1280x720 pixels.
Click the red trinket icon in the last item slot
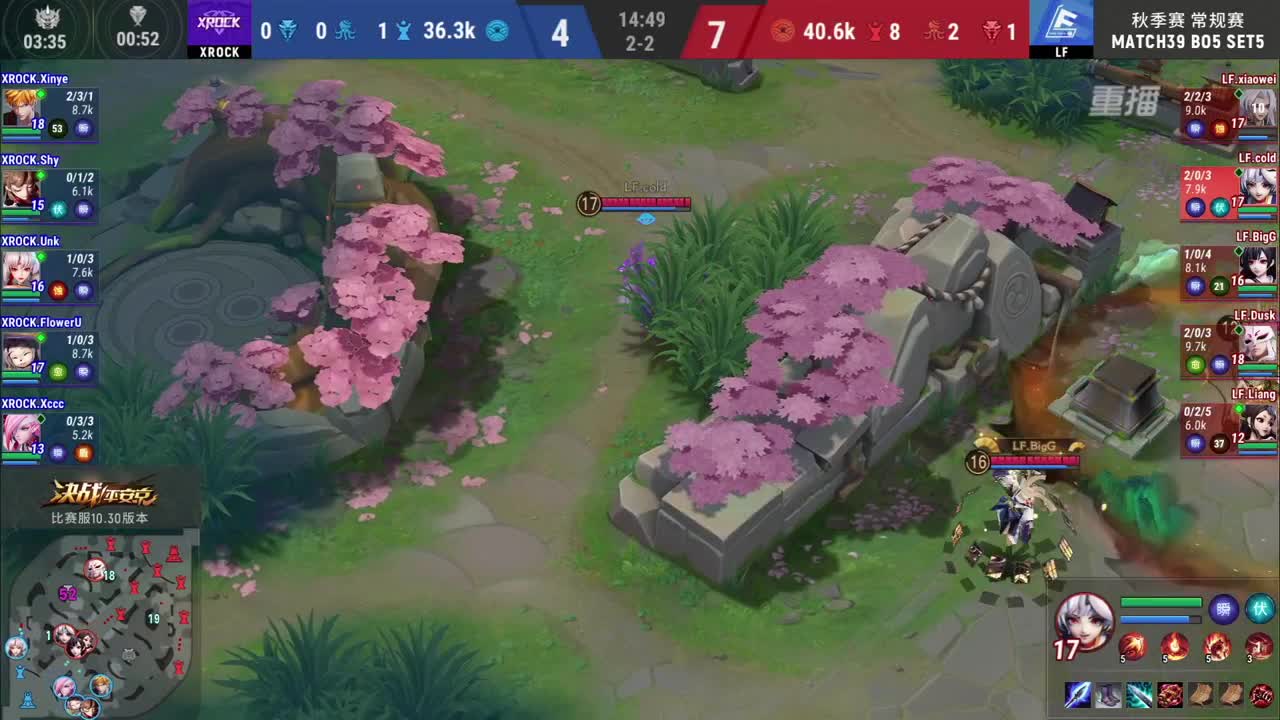(x=1259, y=694)
